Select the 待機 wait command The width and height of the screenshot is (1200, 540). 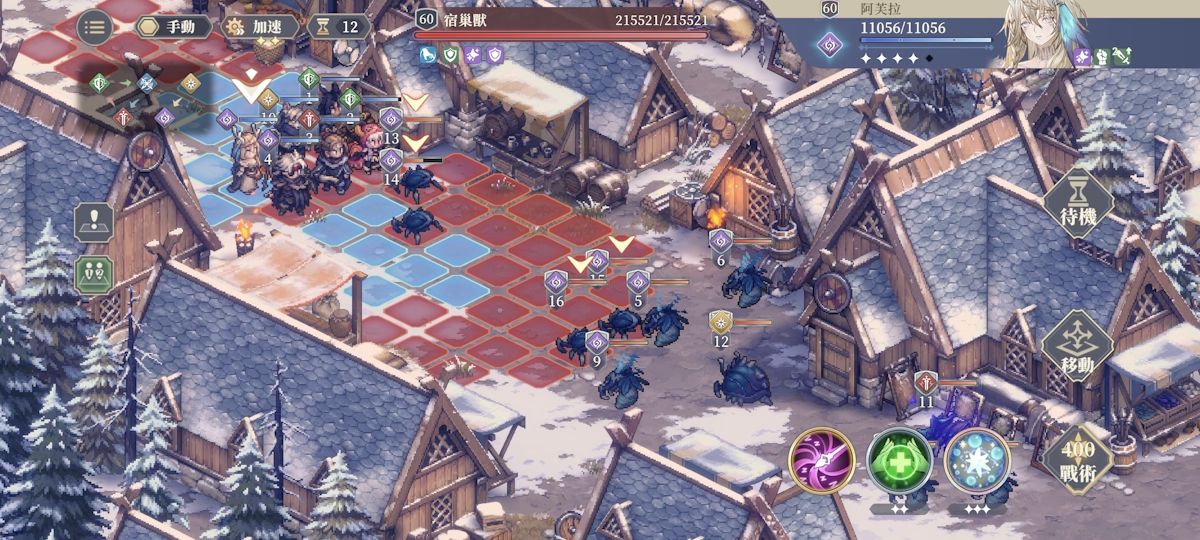1078,203
